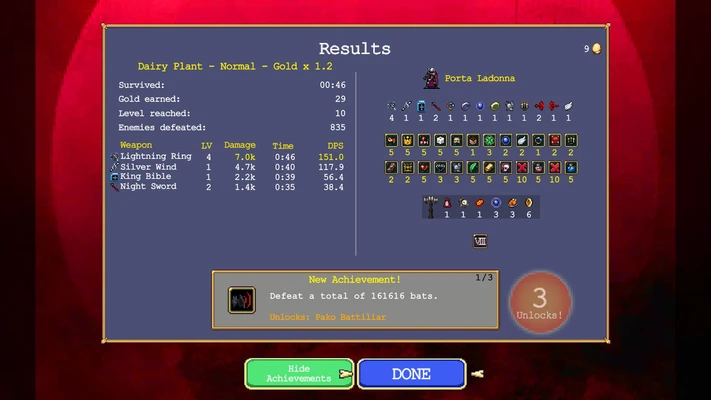Click the small icon below the pickups row
The height and width of the screenshot is (400, 711).
coord(480,241)
